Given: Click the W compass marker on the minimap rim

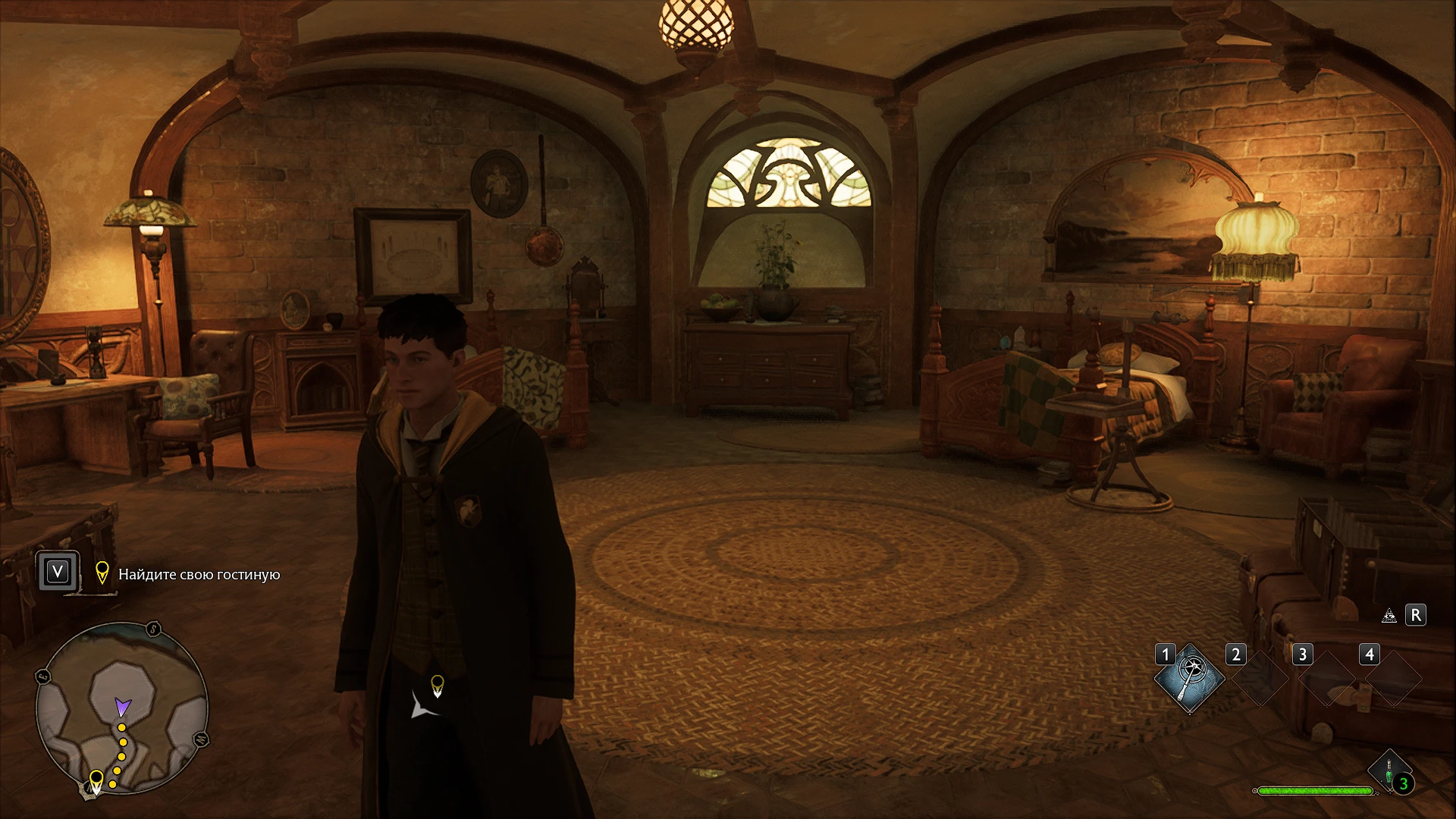Looking at the screenshot, I should [202, 740].
